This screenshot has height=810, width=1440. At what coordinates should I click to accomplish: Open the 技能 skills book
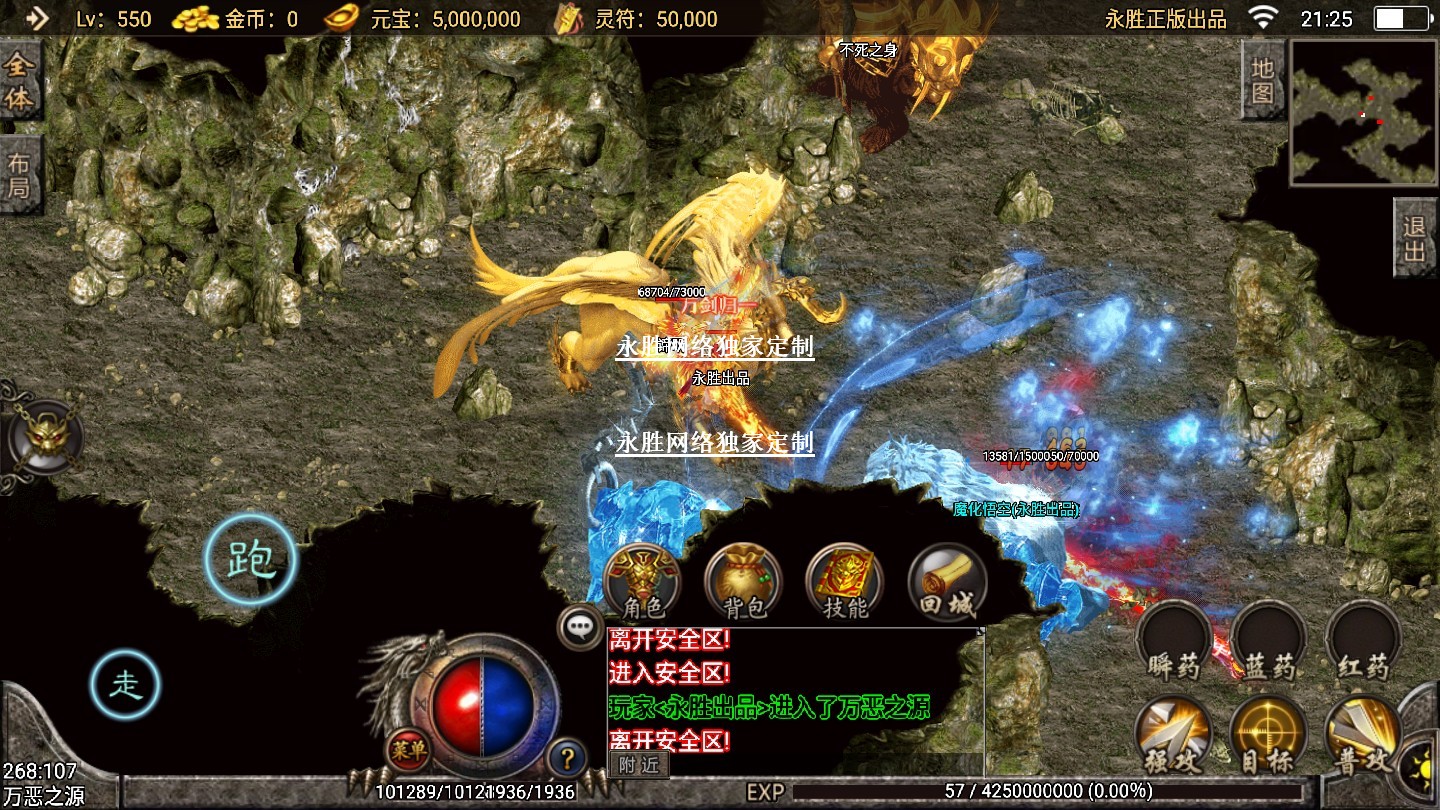point(845,582)
